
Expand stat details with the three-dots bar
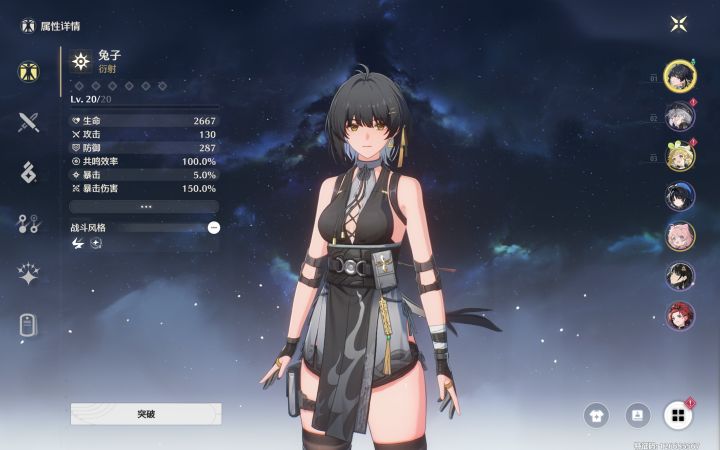146,207
